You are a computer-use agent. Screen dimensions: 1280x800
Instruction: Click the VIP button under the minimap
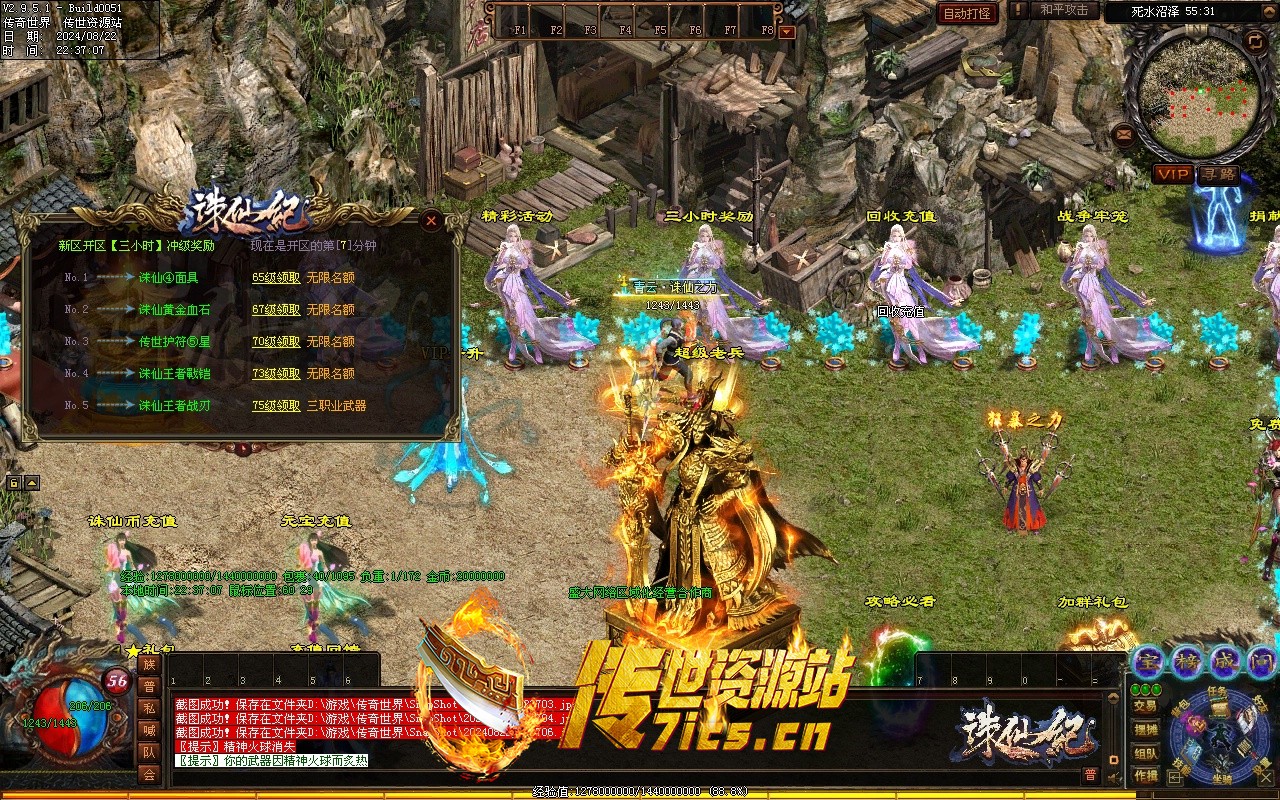pos(1173,174)
